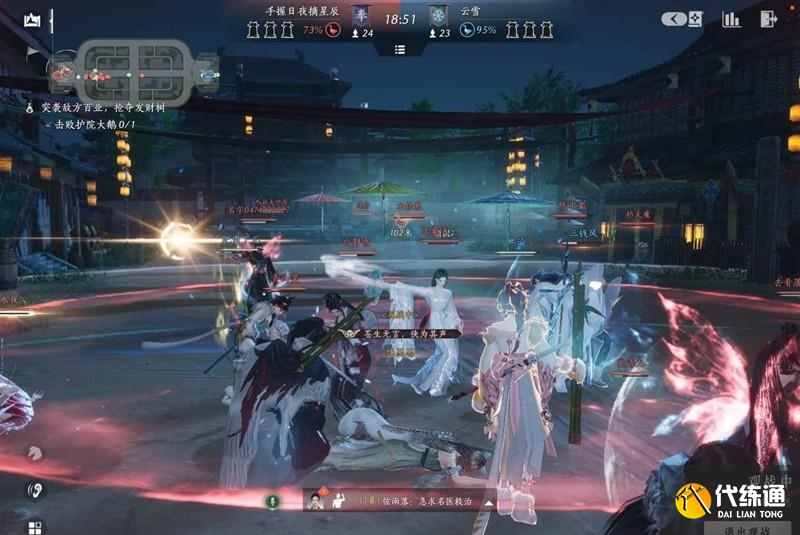Click the ear-shaped voice listening icon
Image resolution: width=800 pixels, height=535 pixels.
[35, 490]
